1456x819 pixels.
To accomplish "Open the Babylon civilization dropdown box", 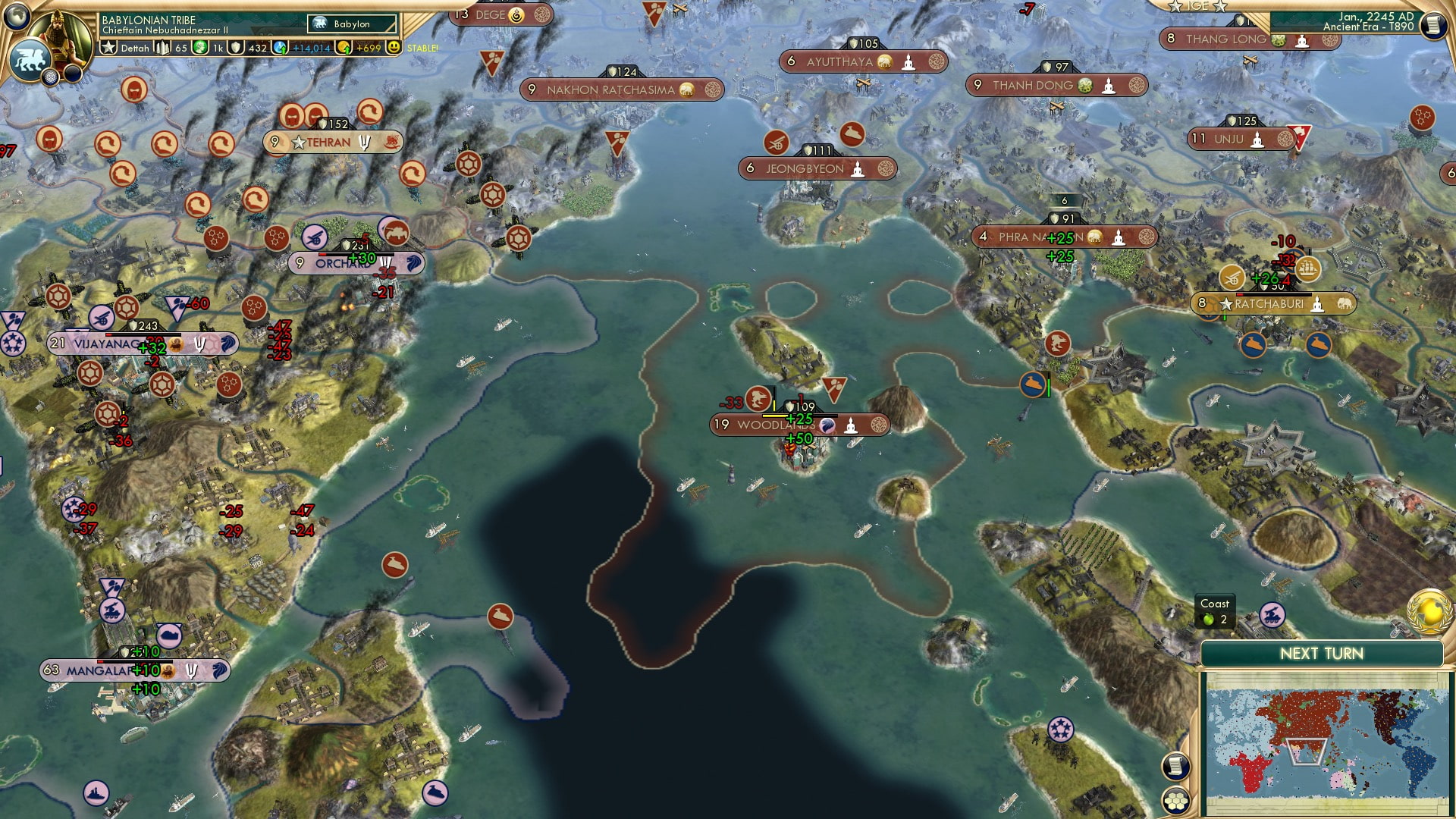I will coord(351,24).
